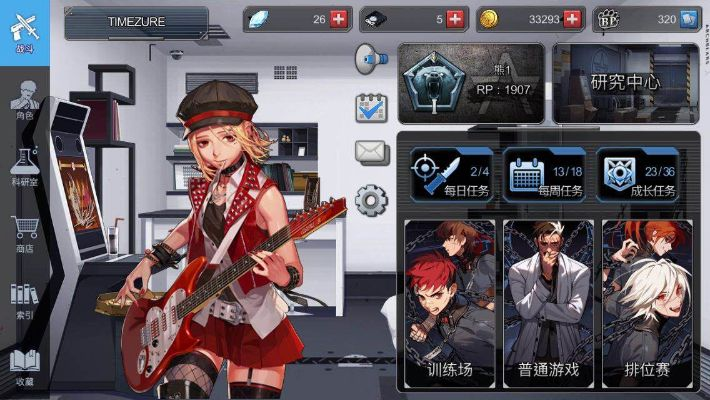The width and height of the screenshot is (710, 400).
Task: Open the 商店 shop
Action: click(24, 234)
